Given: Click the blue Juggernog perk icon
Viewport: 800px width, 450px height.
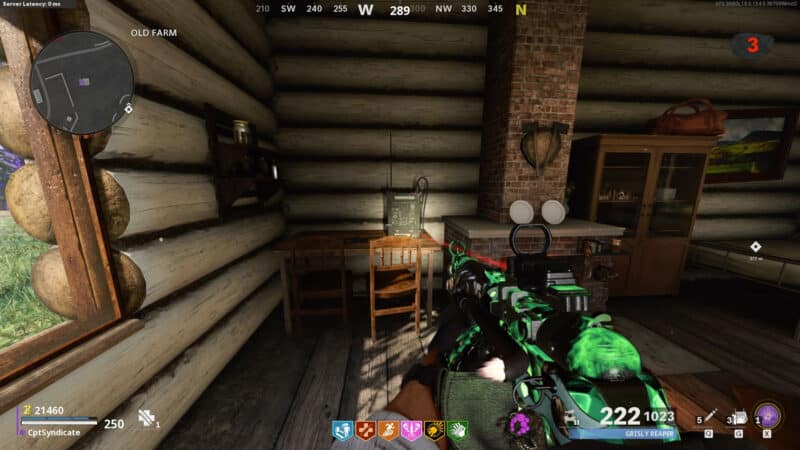Looking at the screenshot, I should [x=343, y=432].
